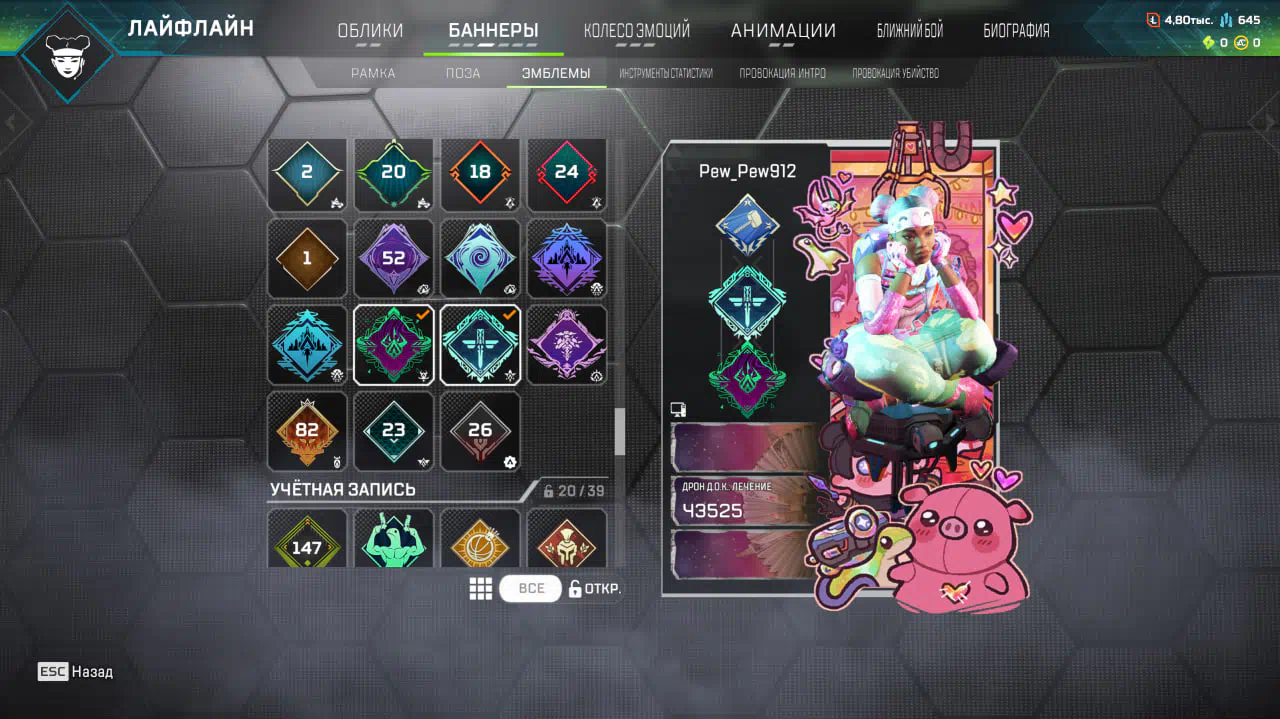Select the БЛИЖНИЙ БОЙ tab
Viewport: 1280px width, 719px height.
909,31
